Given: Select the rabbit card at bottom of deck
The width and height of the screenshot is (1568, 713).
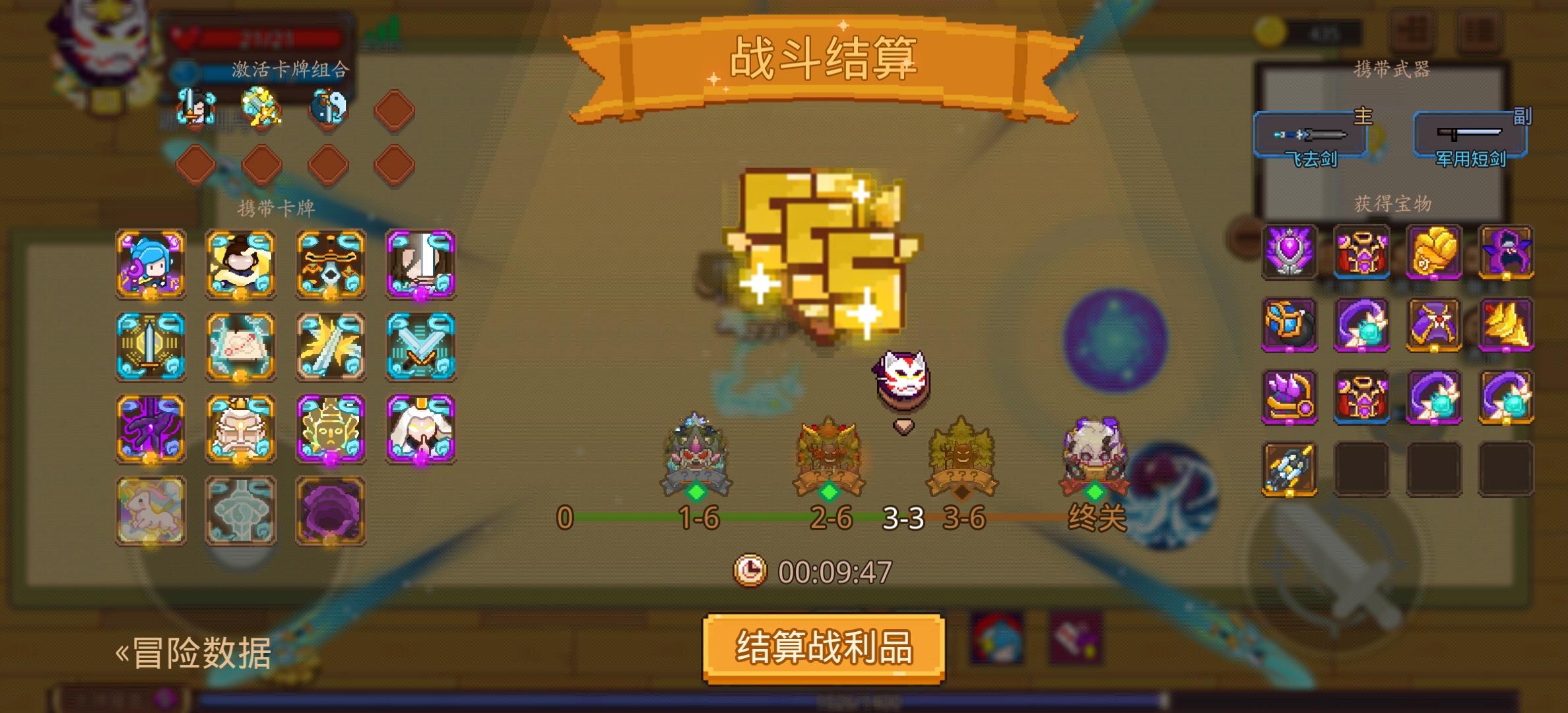Looking at the screenshot, I should click(149, 512).
